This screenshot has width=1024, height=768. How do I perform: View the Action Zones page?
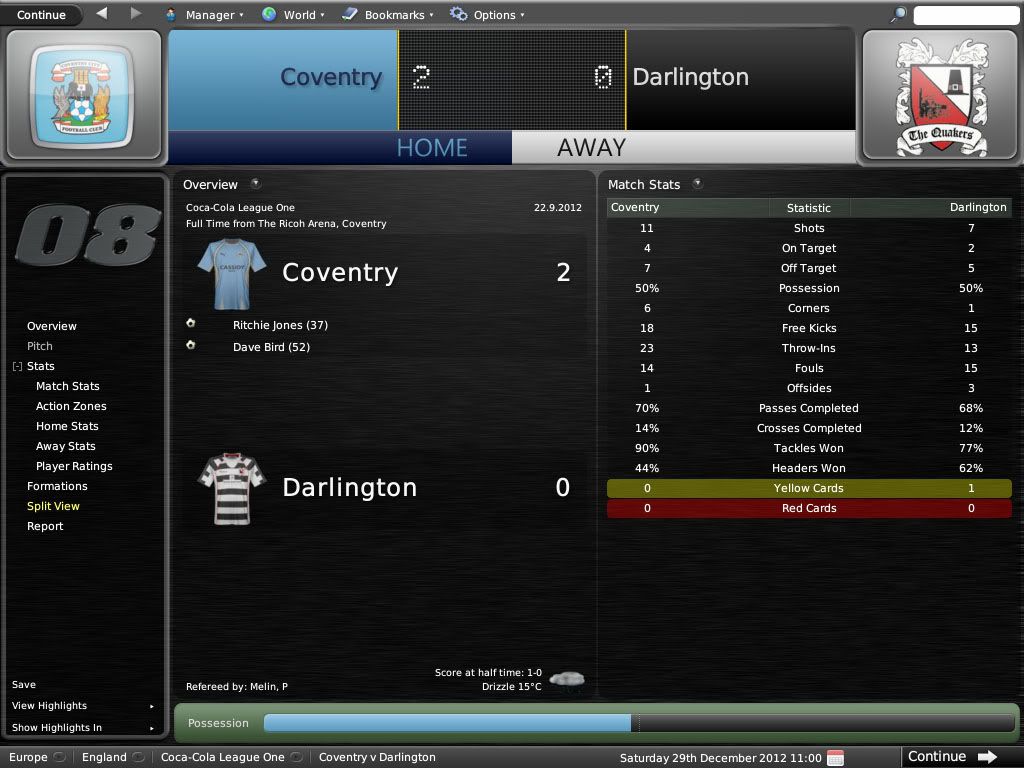tap(71, 406)
